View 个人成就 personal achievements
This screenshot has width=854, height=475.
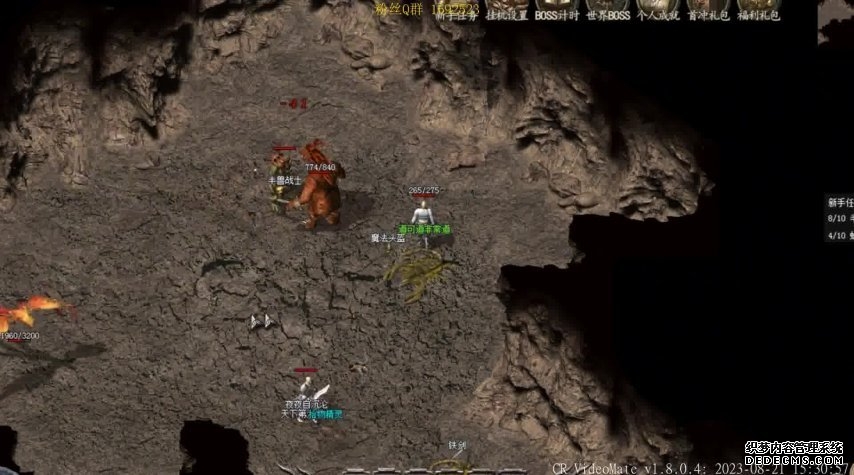[658, 9]
